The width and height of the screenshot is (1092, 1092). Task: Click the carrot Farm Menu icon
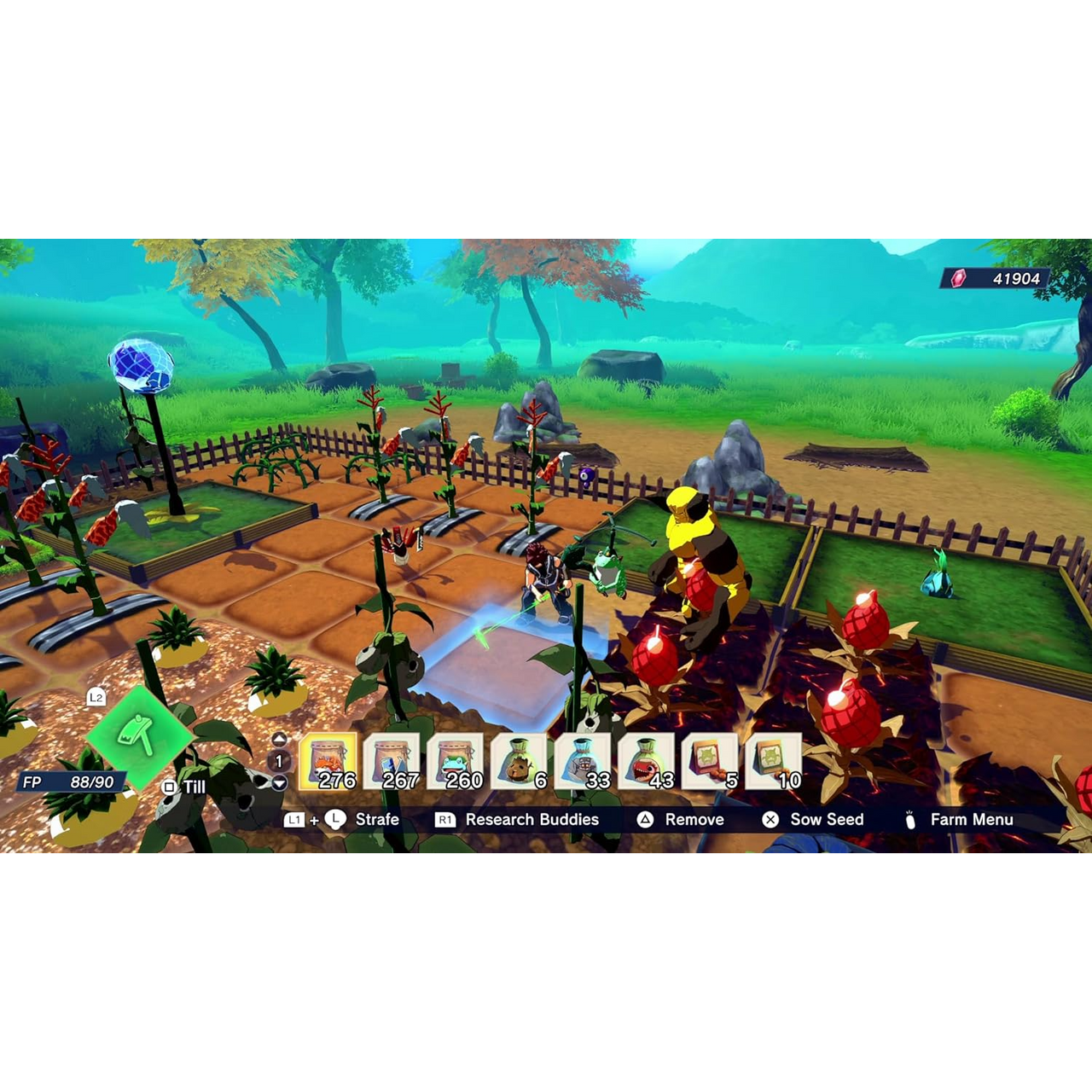(x=909, y=819)
